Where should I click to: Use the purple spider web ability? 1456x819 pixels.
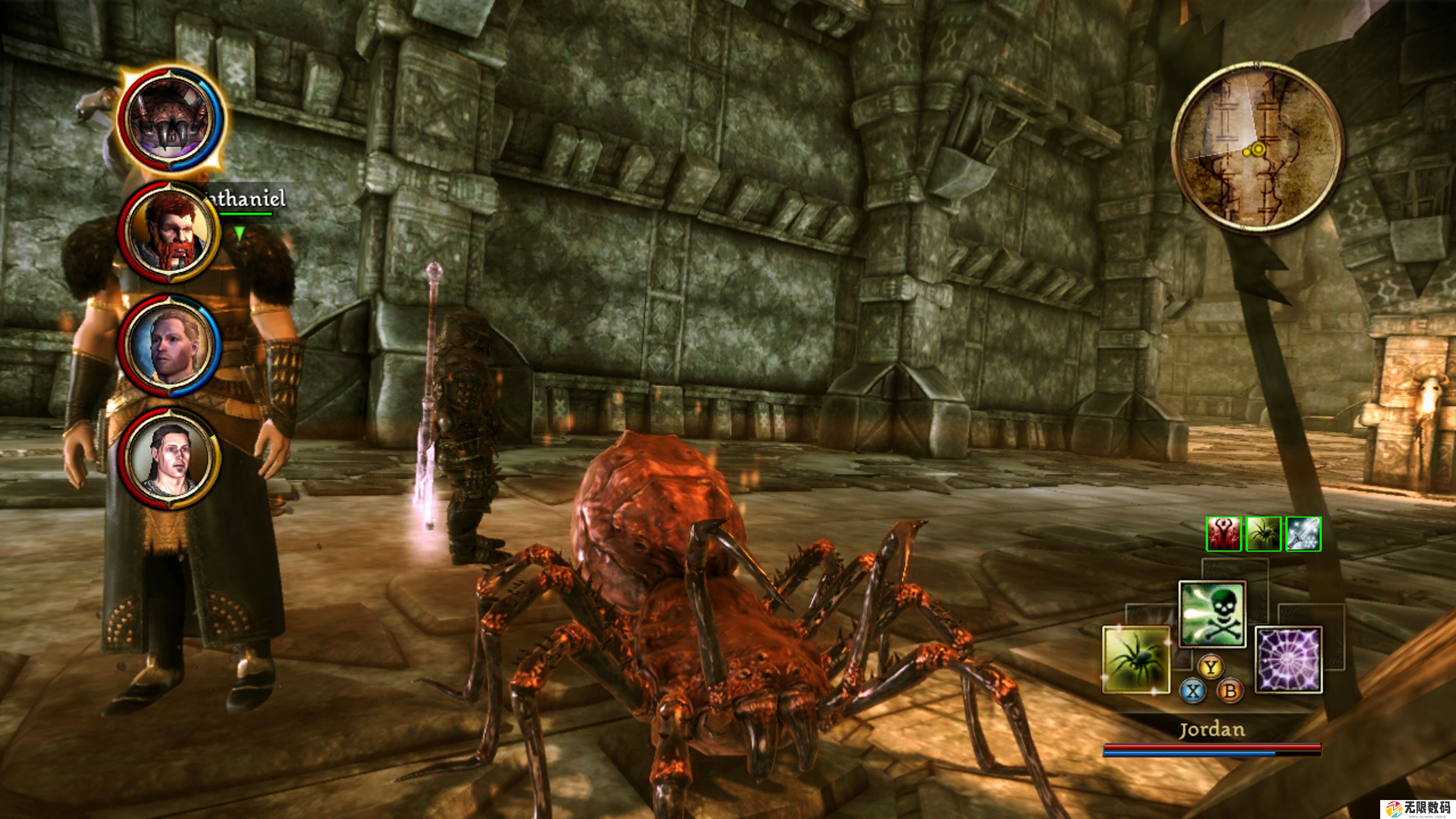1288,659
